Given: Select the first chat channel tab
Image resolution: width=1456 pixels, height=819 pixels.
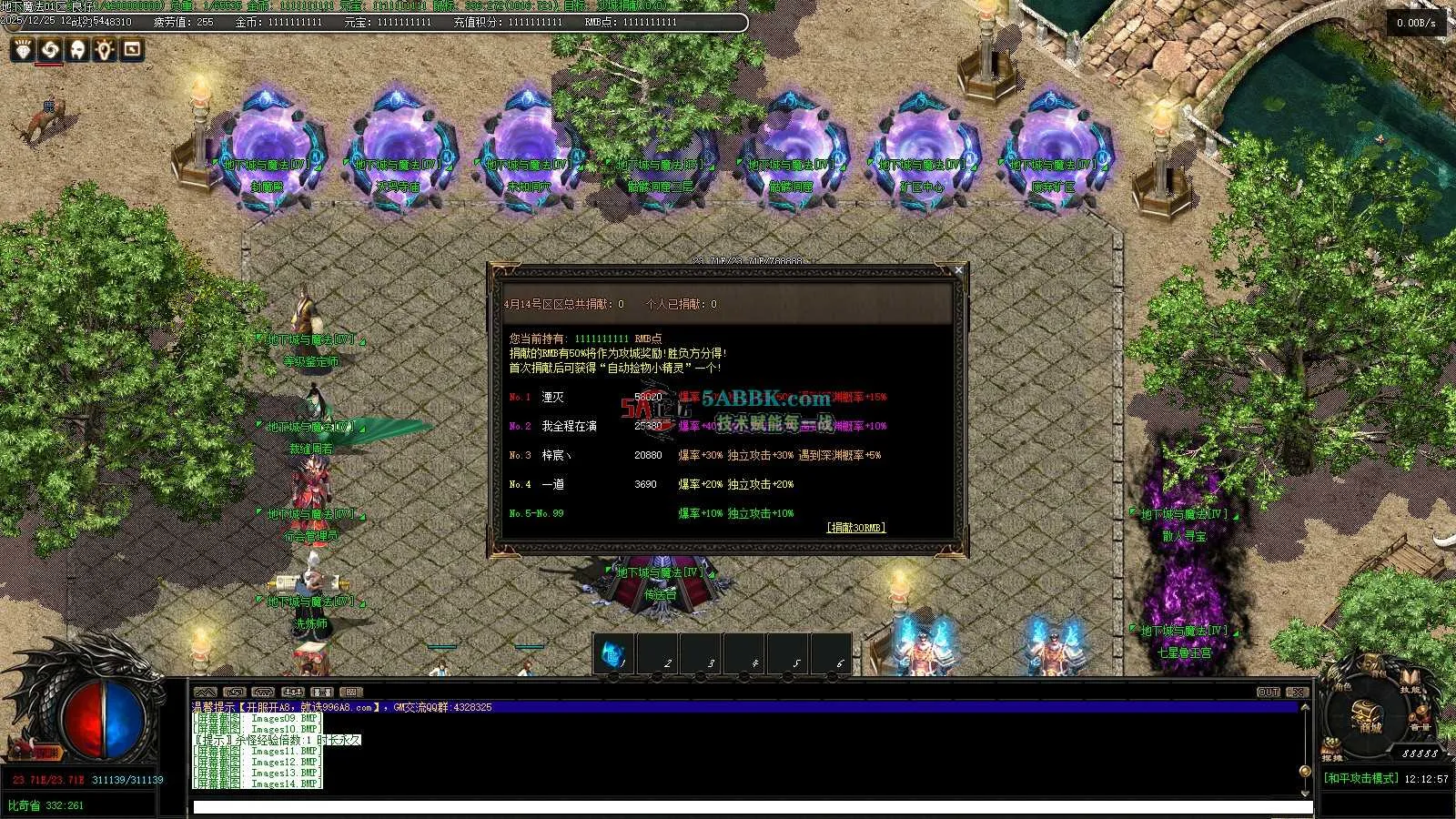Looking at the screenshot, I should coord(206,693).
